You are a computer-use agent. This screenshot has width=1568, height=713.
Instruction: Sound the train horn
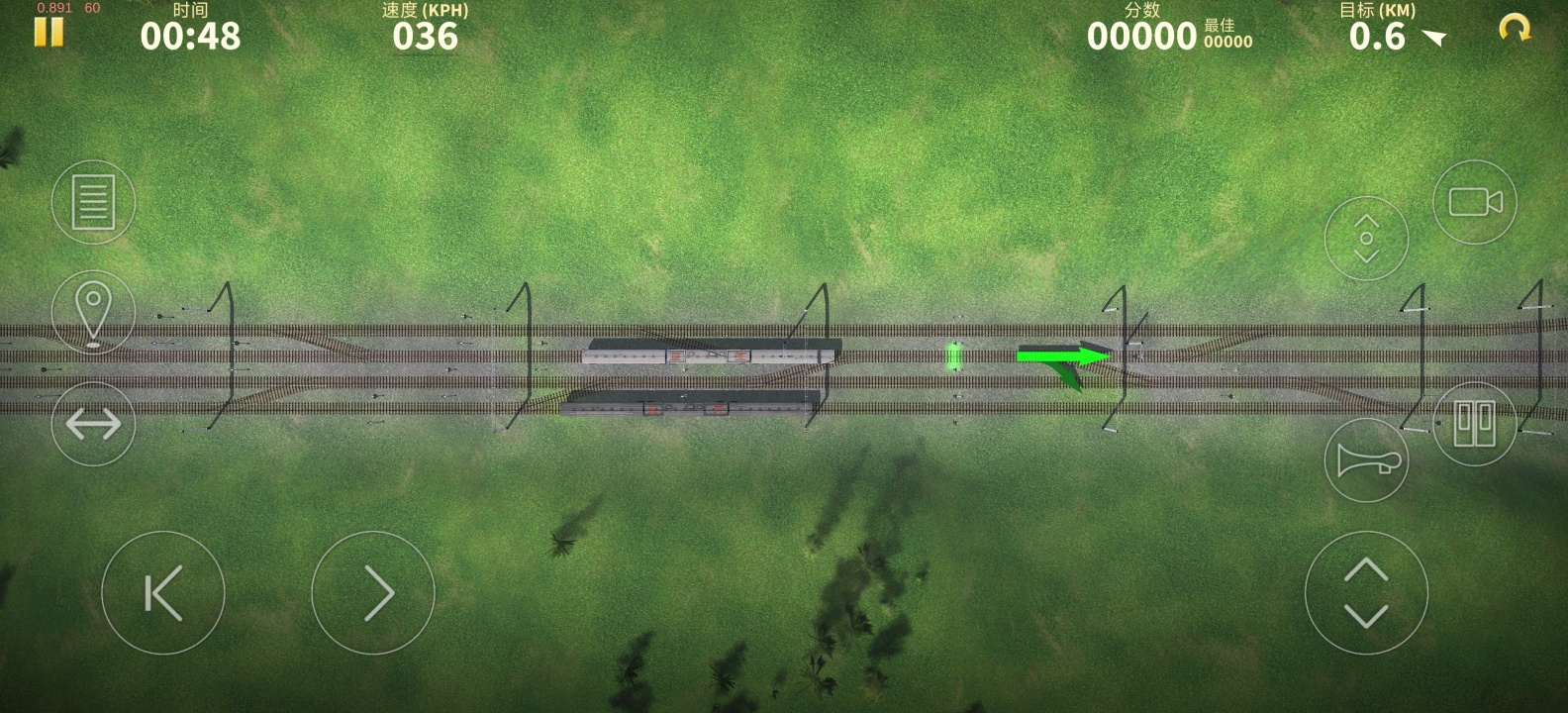point(1366,460)
